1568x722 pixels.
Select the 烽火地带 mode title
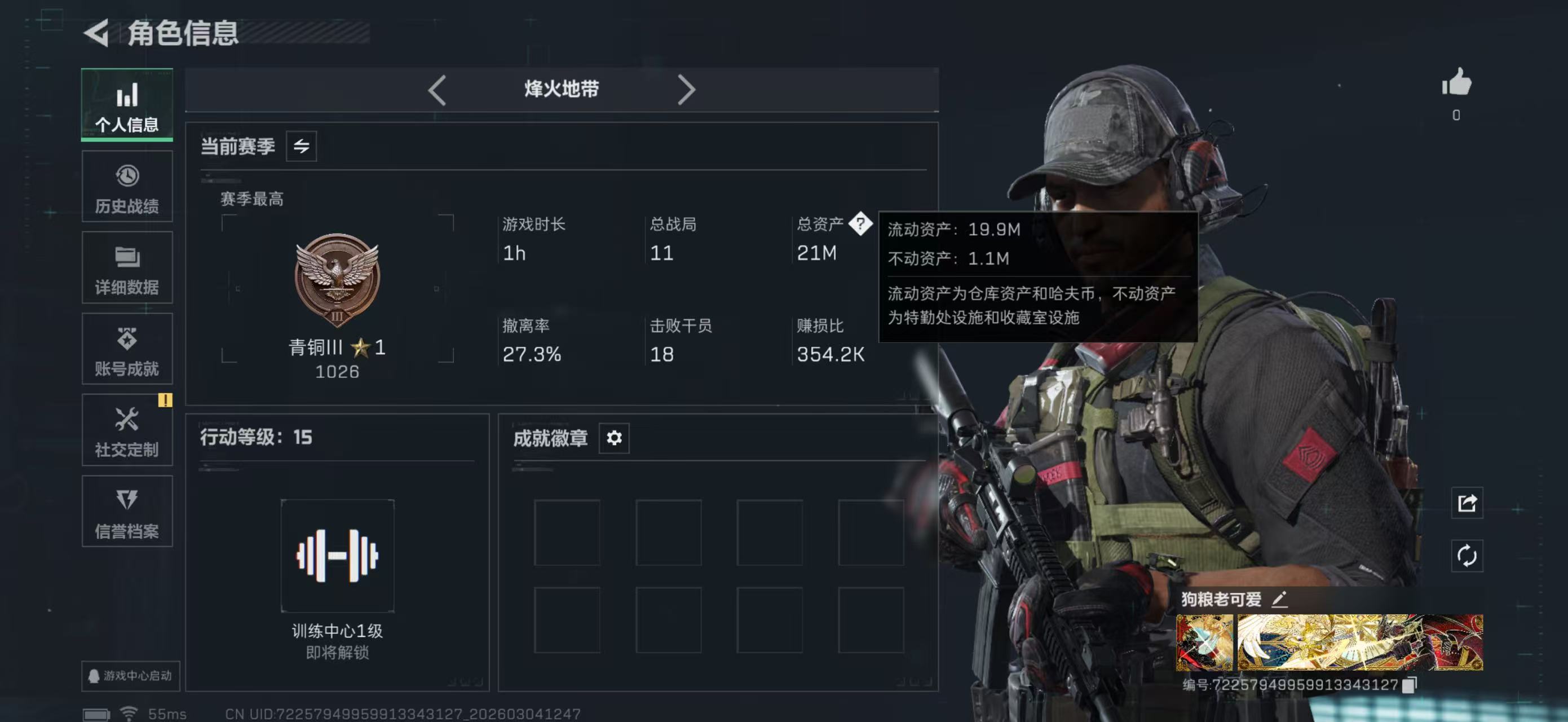pyautogui.click(x=561, y=89)
